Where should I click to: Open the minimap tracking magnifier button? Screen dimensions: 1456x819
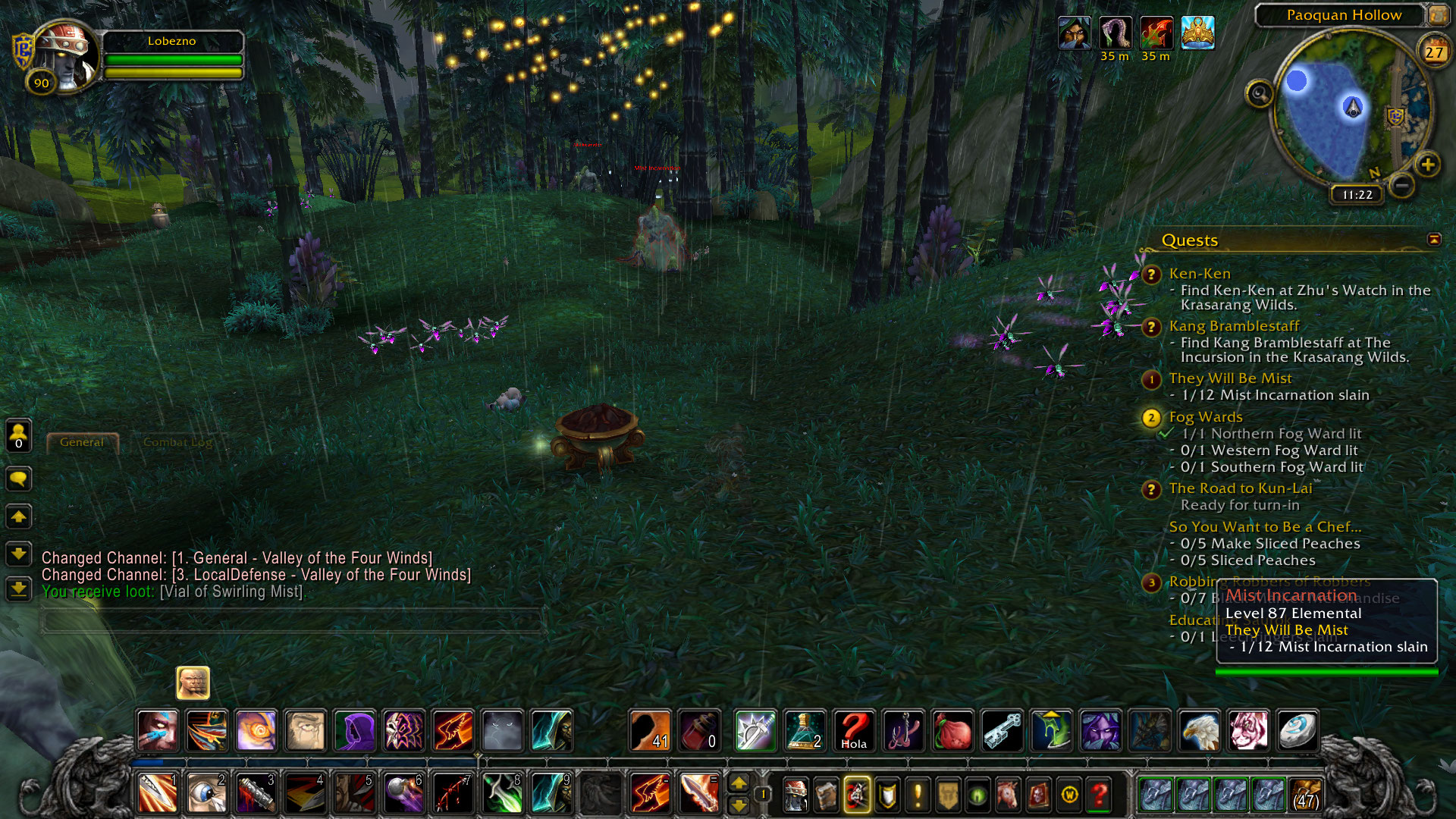click(x=1260, y=94)
